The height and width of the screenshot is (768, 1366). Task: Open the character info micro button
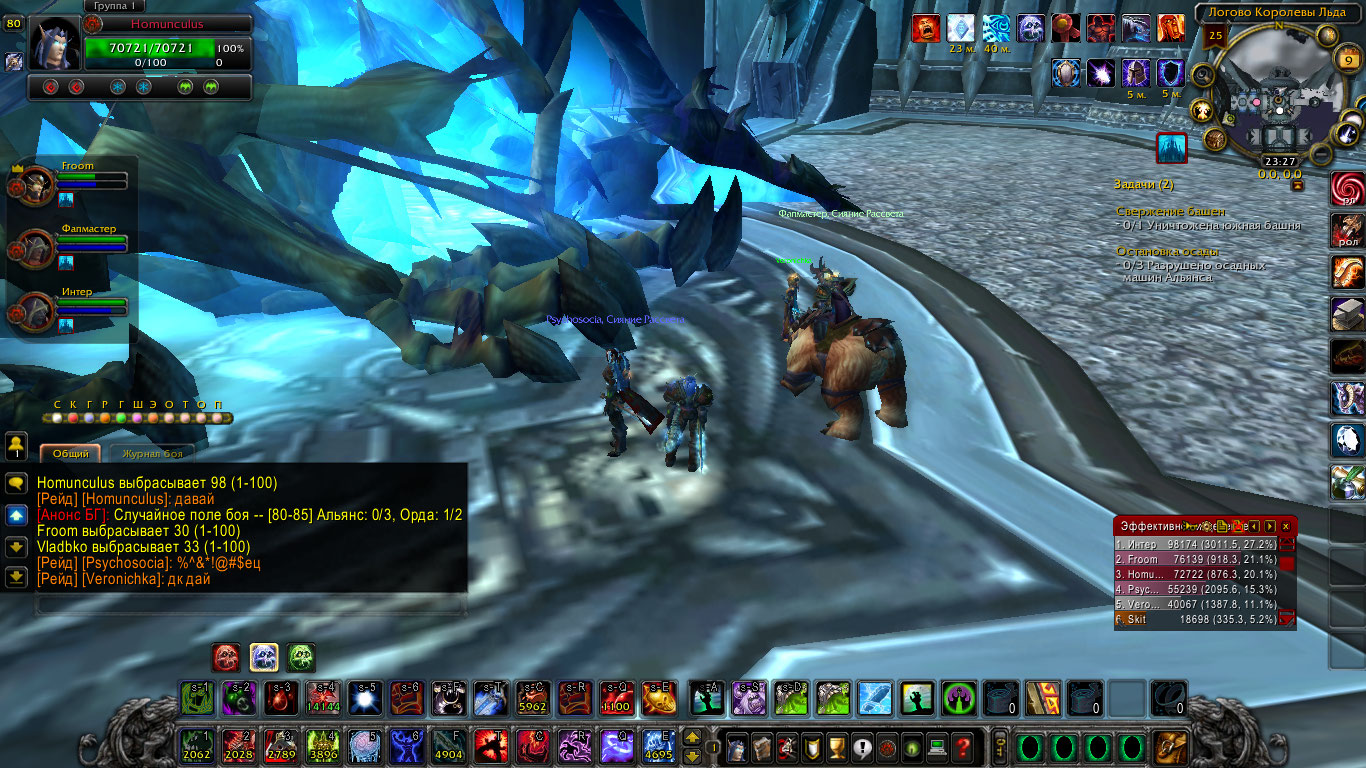pos(736,746)
